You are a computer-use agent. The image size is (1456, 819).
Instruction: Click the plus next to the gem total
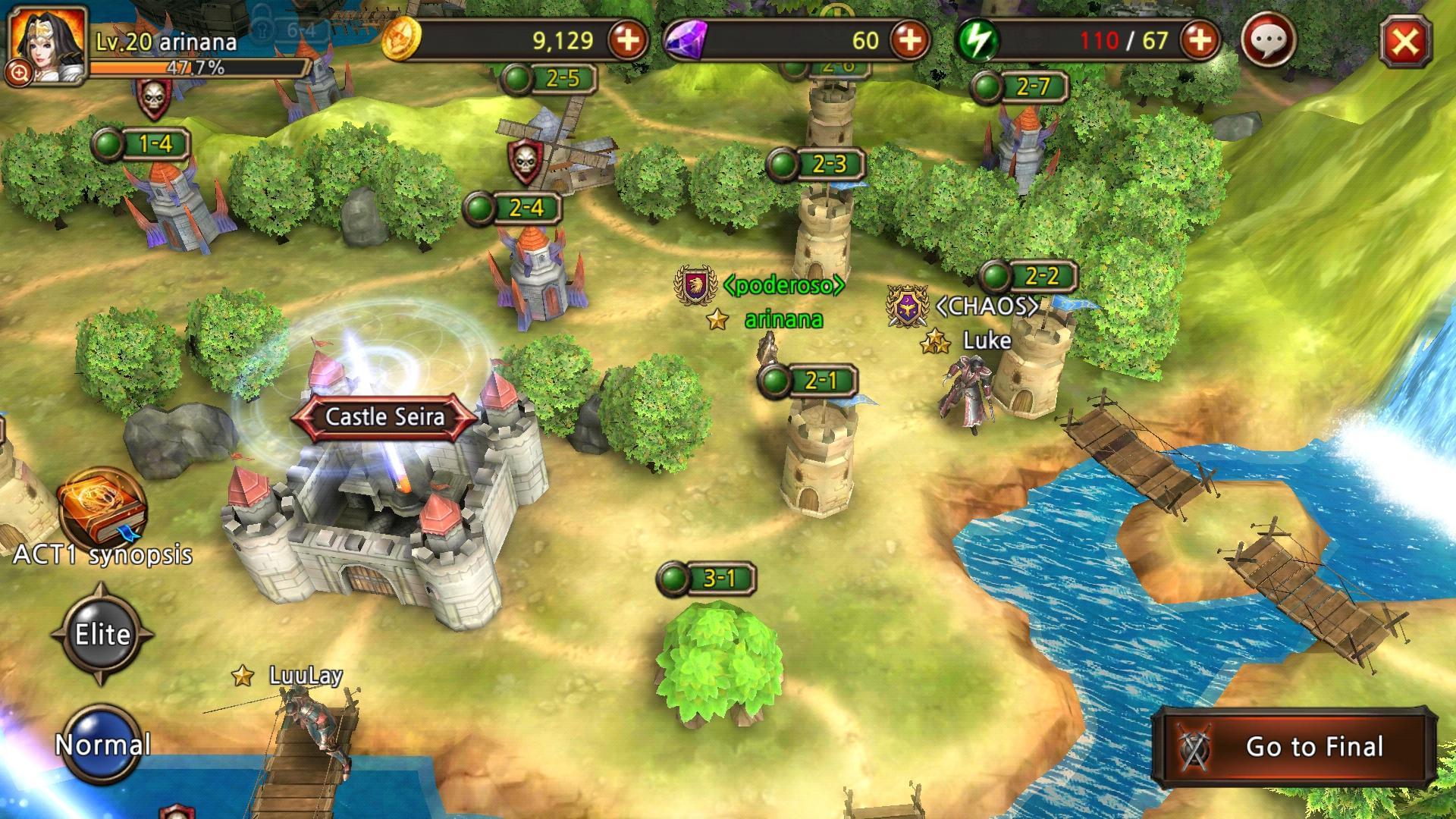click(x=912, y=40)
